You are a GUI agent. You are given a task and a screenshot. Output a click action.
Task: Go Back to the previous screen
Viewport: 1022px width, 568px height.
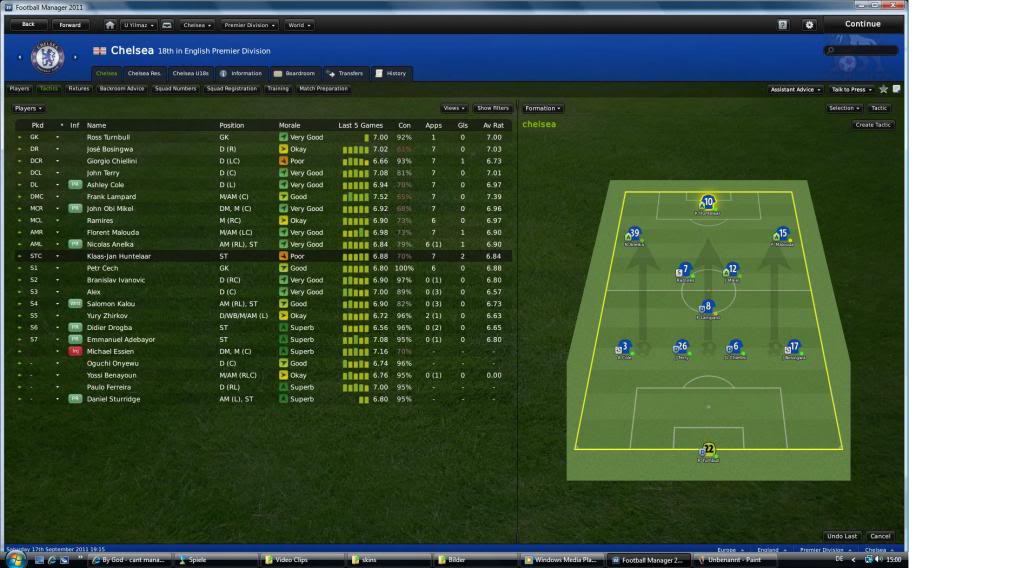coord(27,24)
